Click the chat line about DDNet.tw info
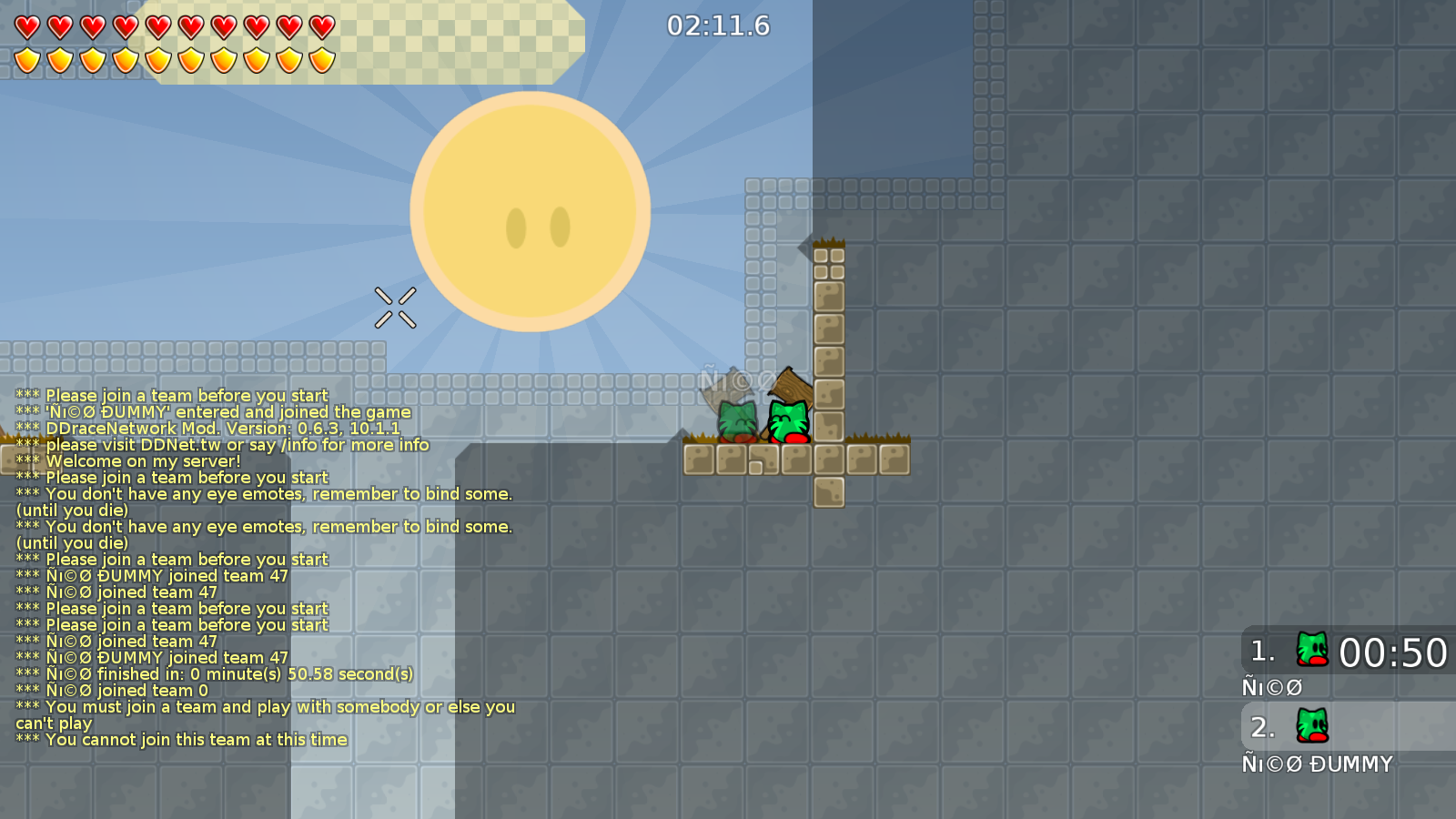Image resolution: width=1456 pixels, height=819 pixels. (x=222, y=445)
